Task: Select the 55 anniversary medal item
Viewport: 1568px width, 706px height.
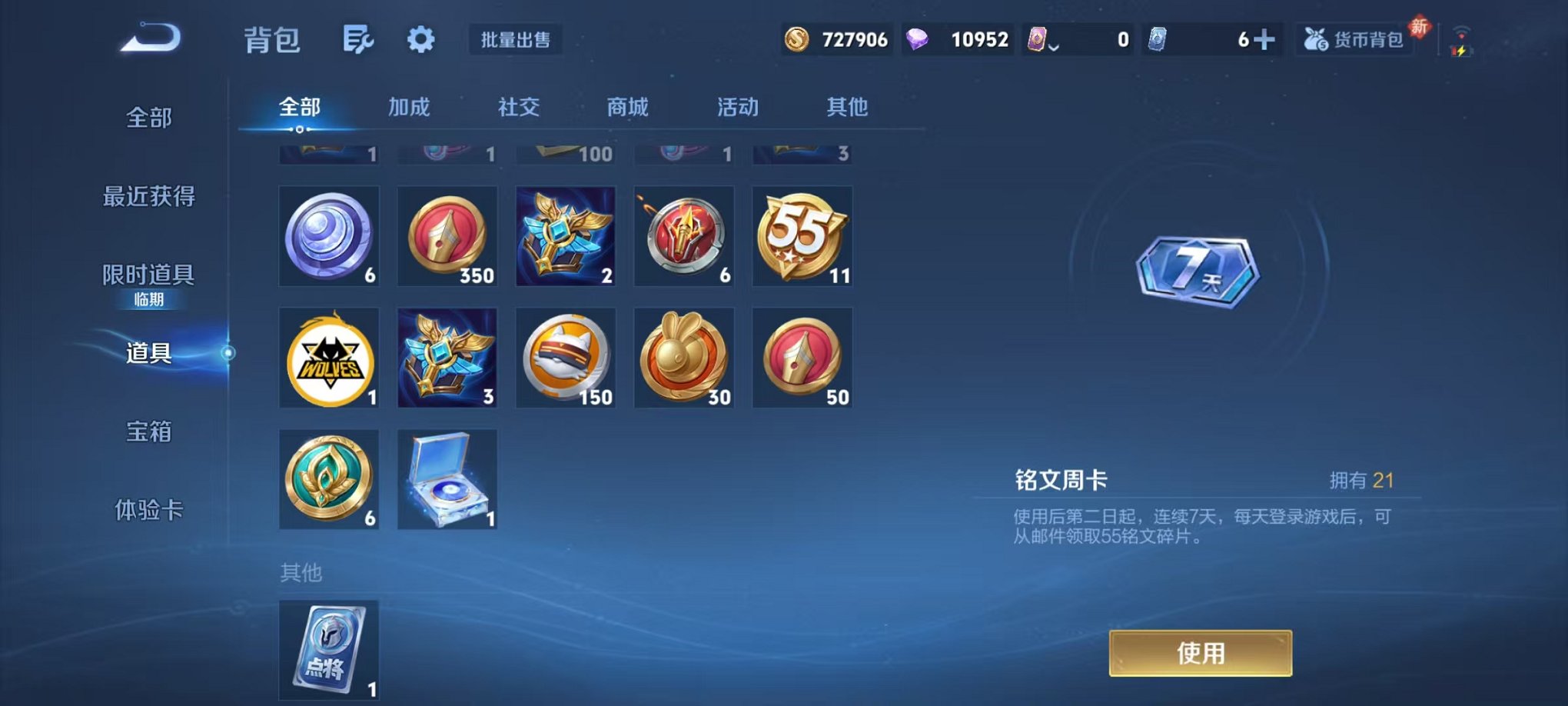Action: click(802, 236)
